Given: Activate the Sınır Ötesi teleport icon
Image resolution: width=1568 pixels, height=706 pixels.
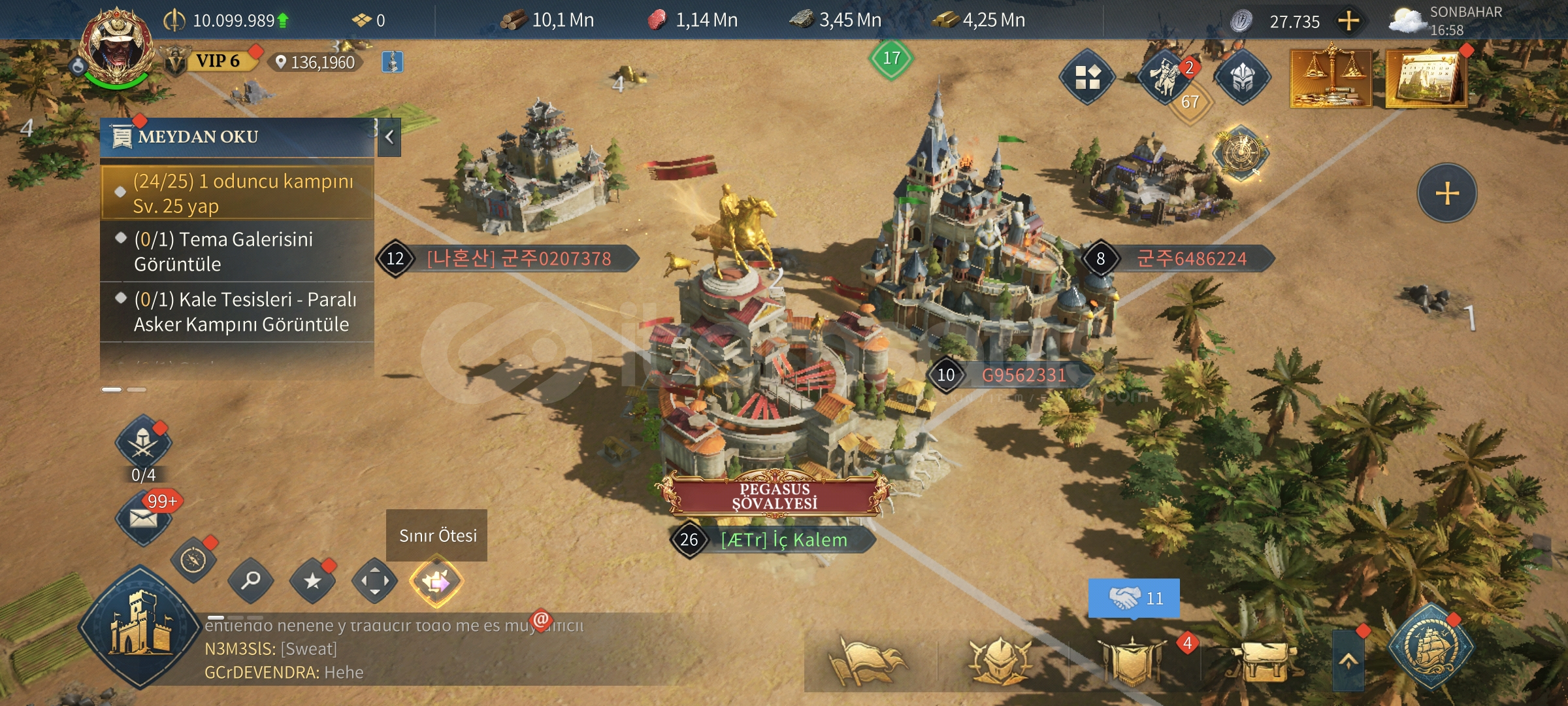Looking at the screenshot, I should coord(436,580).
